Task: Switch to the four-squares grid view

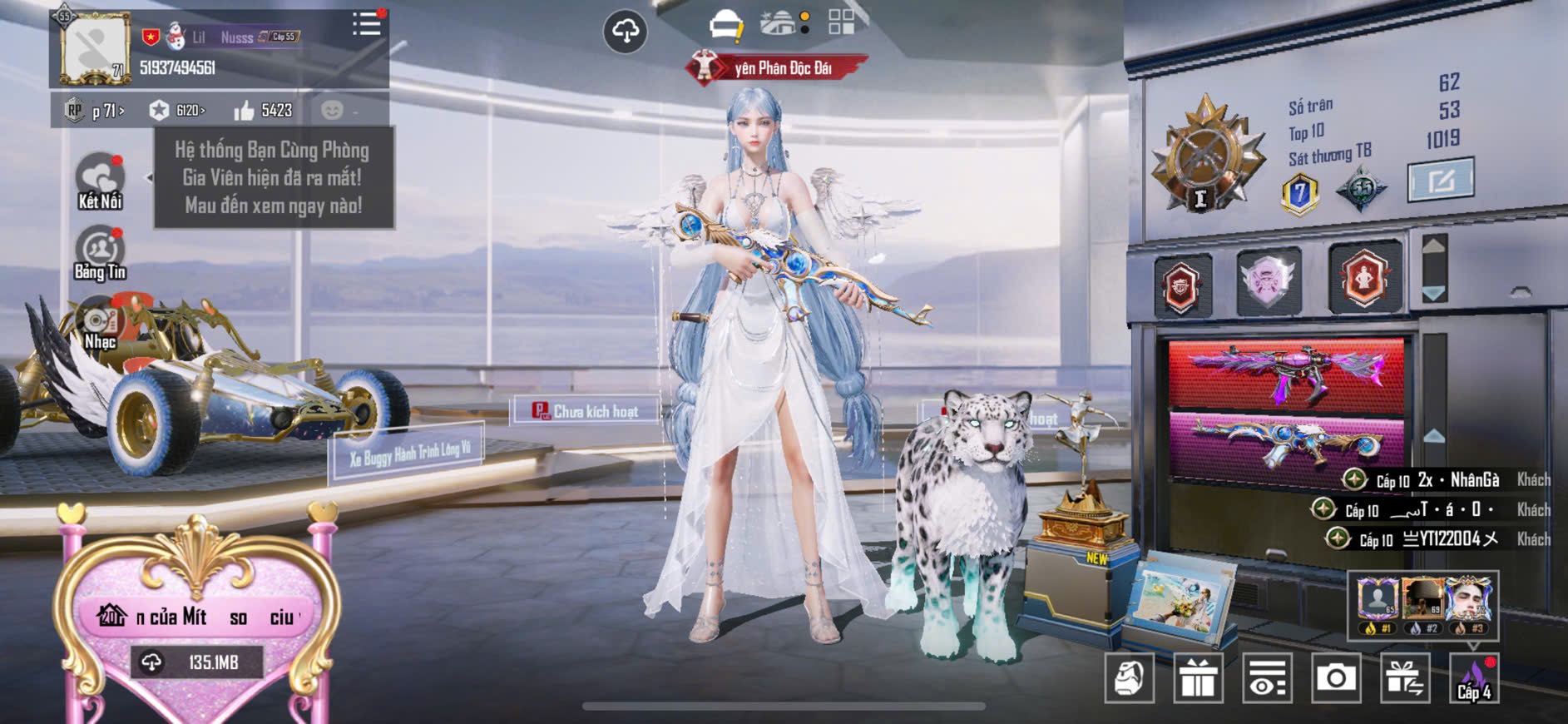Action: (841, 22)
